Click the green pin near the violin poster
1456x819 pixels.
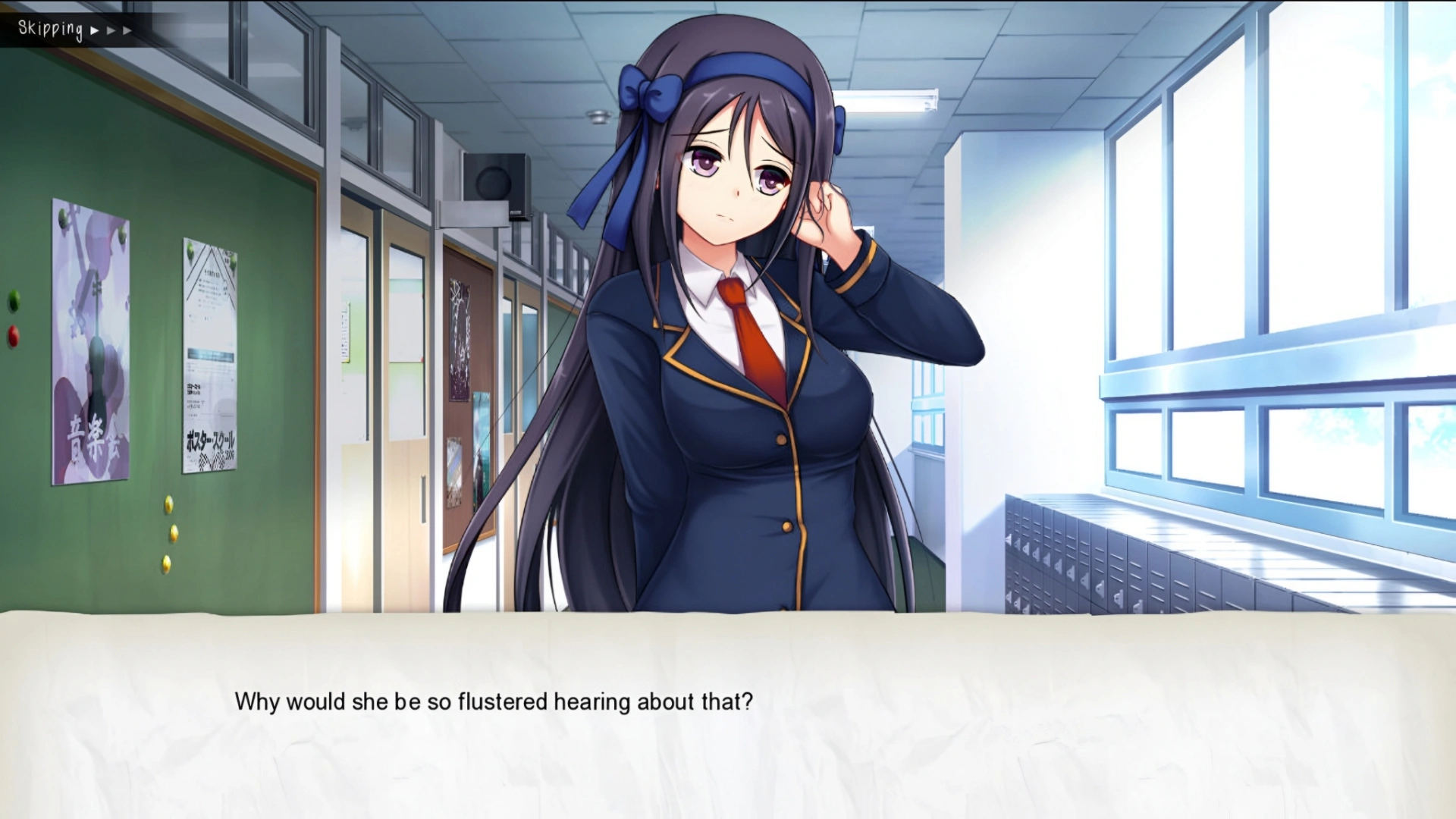click(x=12, y=300)
